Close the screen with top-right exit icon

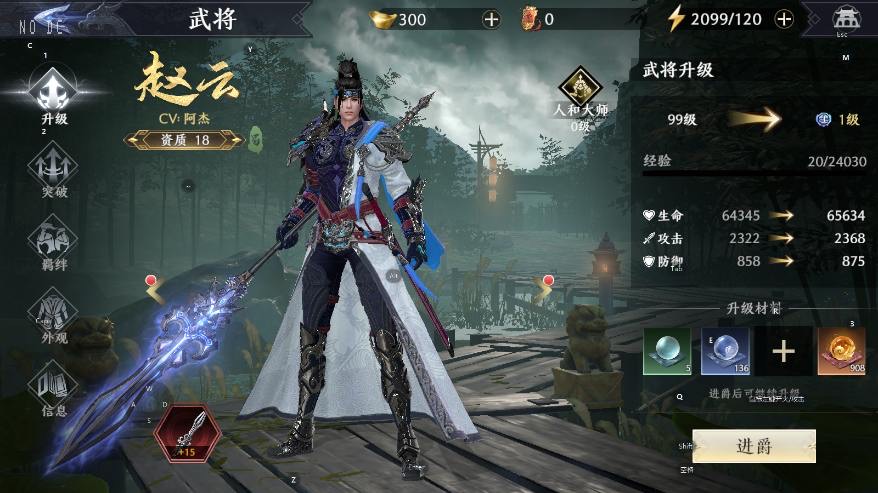(847, 19)
